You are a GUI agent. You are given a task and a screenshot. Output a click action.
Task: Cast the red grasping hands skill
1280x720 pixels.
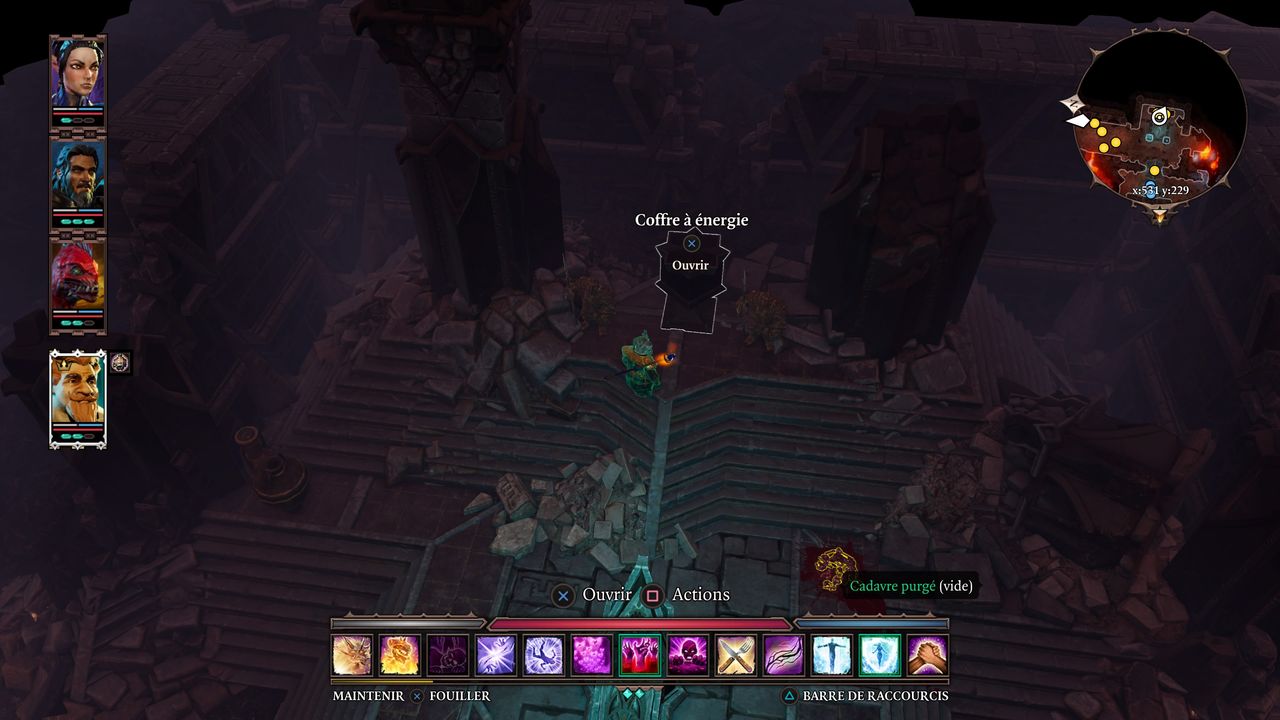pyautogui.click(x=640, y=655)
